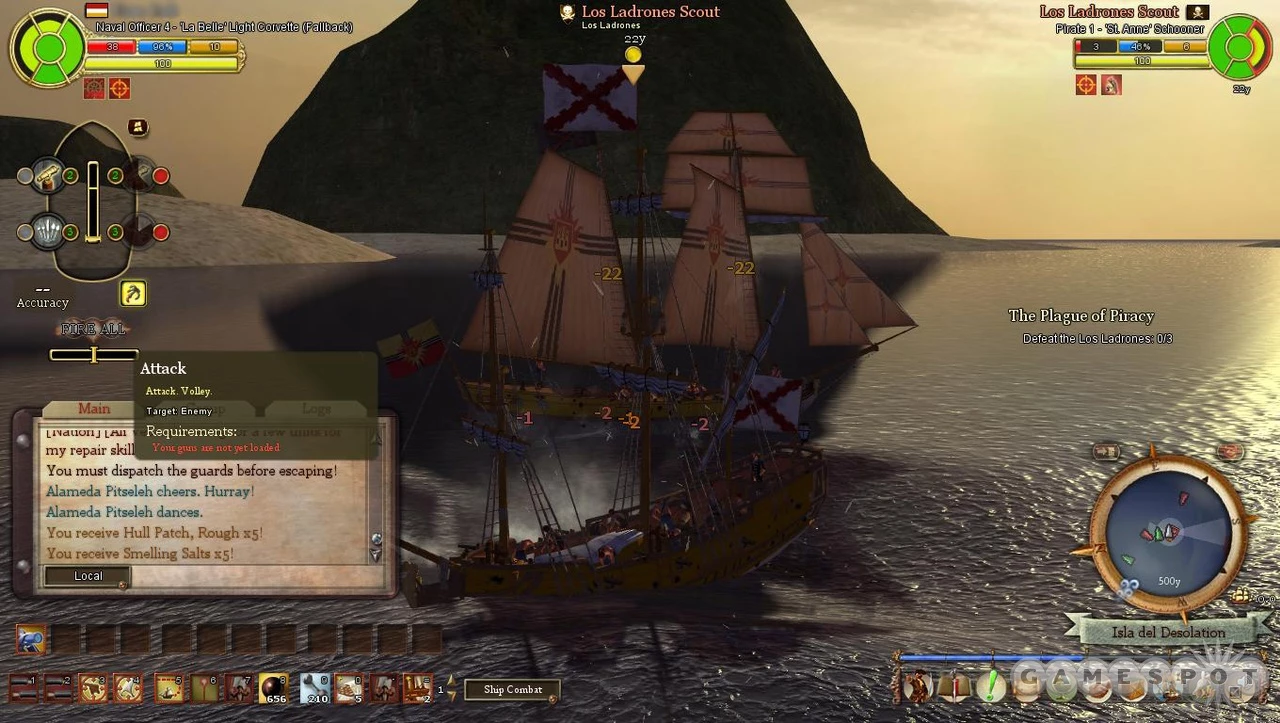Activate the spyglass ability icon
The image size is (1280, 723).
(30, 638)
